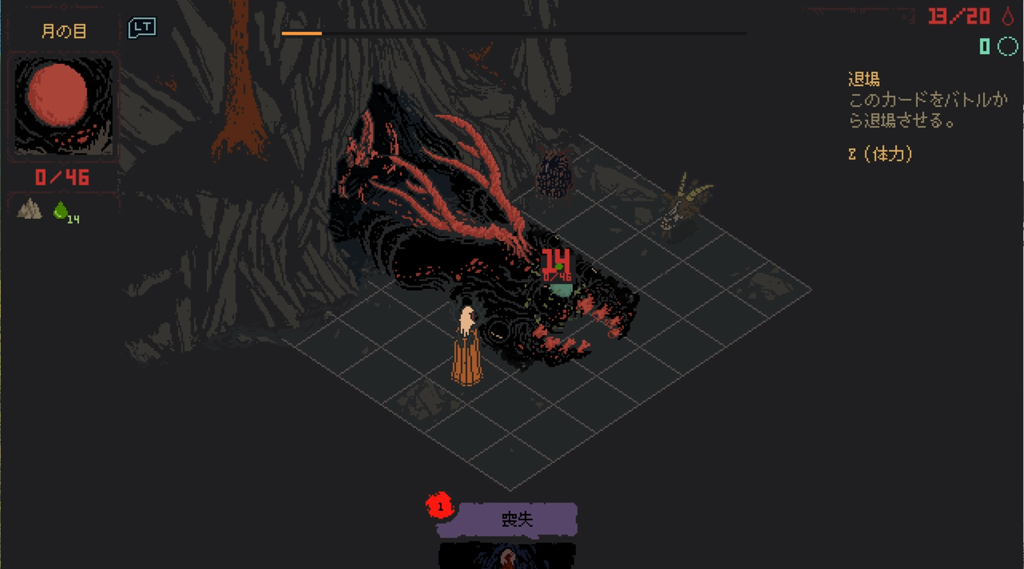Inspect the grey rock pile status icon
Image resolution: width=1024 pixels, height=569 pixels.
pyautogui.click(x=30, y=209)
